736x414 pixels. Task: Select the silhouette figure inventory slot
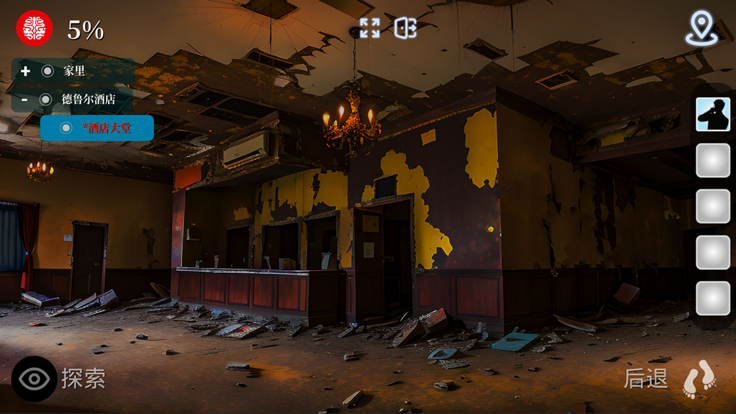(x=713, y=115)
